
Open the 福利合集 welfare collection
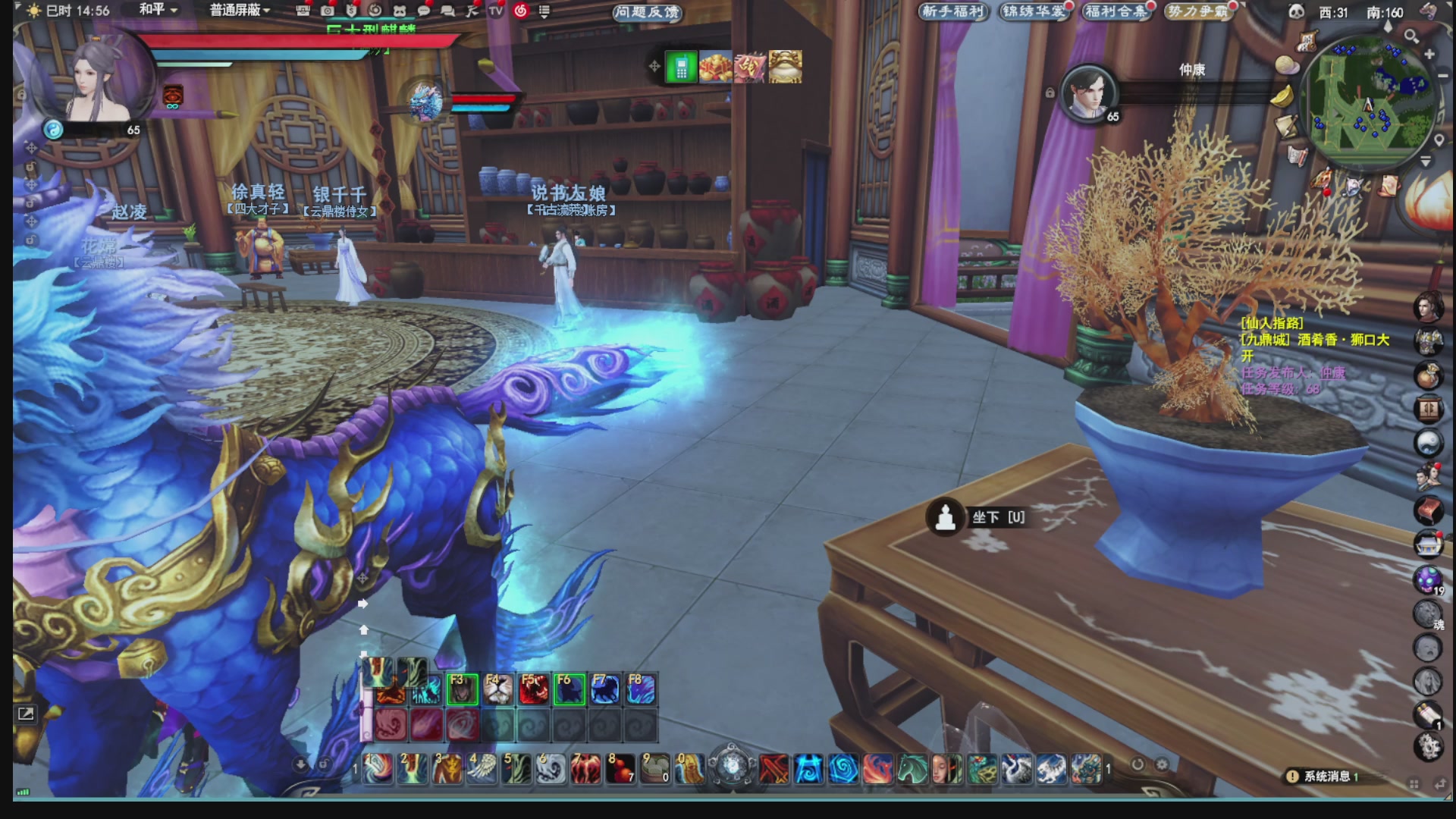[x=1116, y=11]
